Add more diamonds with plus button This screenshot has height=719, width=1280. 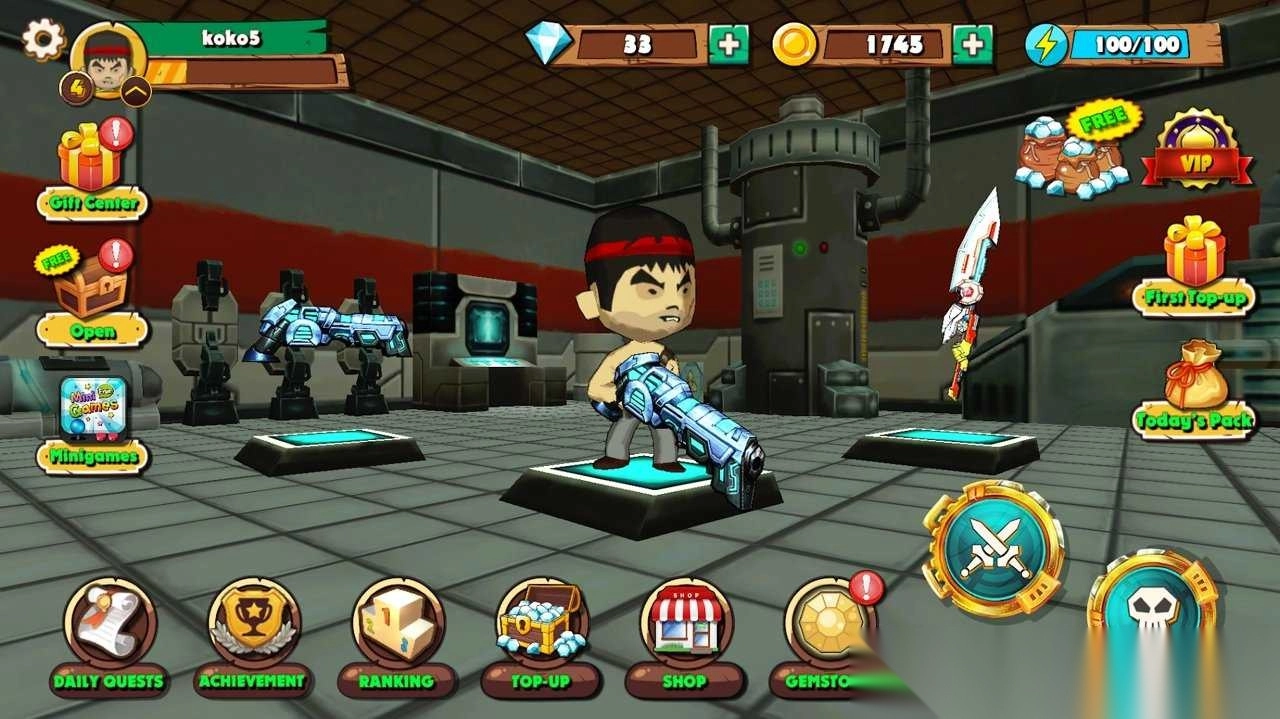click(728, 45)
